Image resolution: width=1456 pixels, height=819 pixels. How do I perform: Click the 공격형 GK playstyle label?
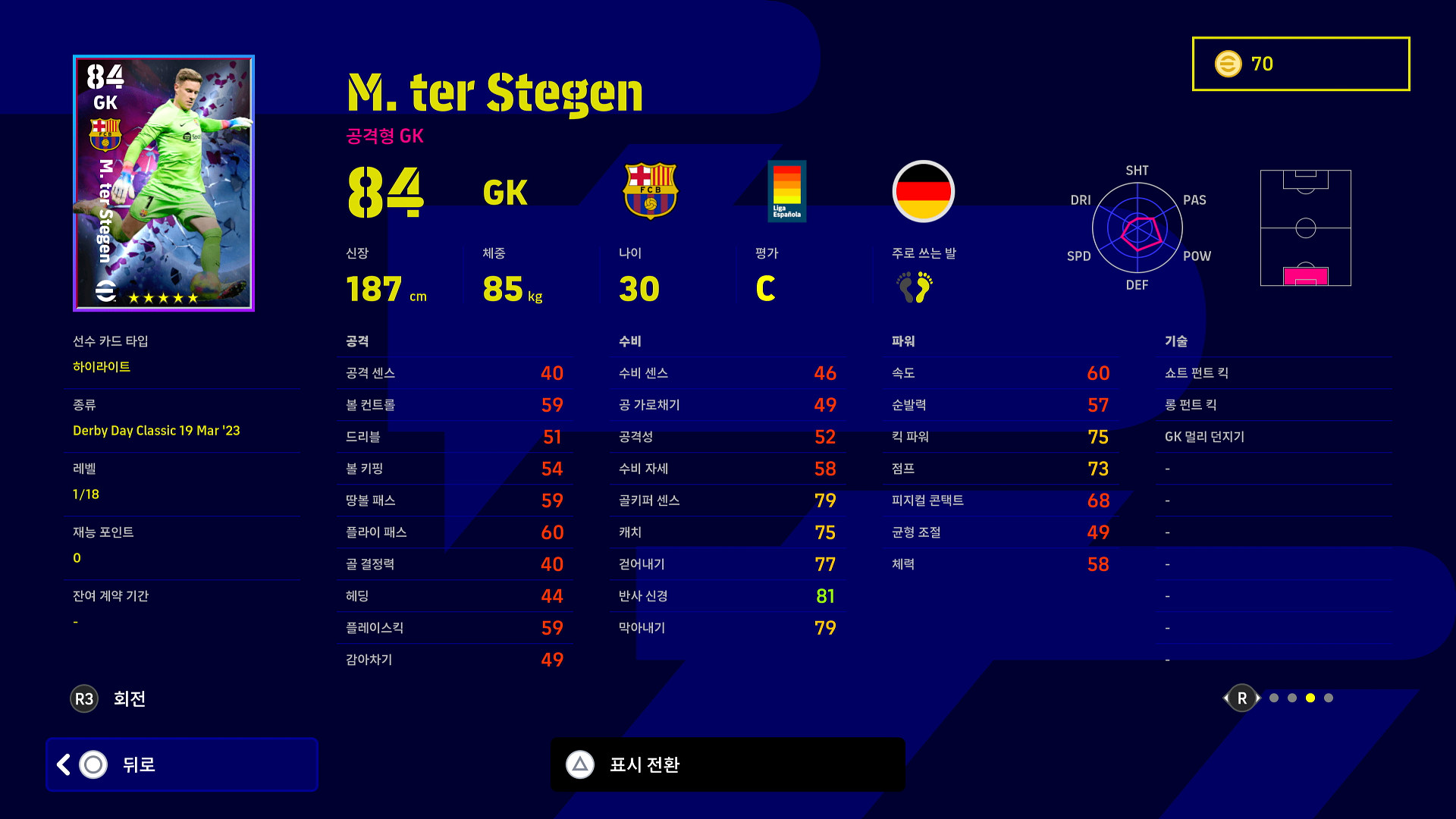point(384,136)
